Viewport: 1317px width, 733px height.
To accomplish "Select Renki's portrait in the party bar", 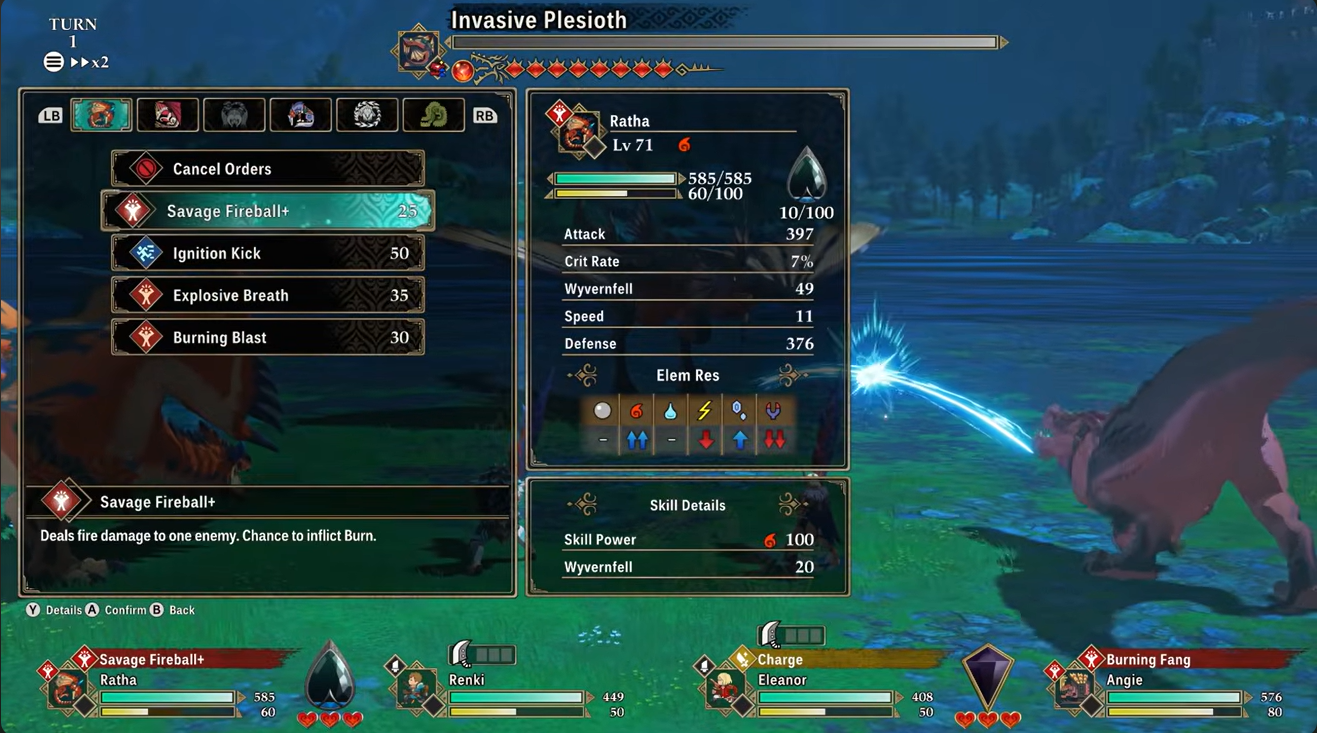I will [414, 689].
